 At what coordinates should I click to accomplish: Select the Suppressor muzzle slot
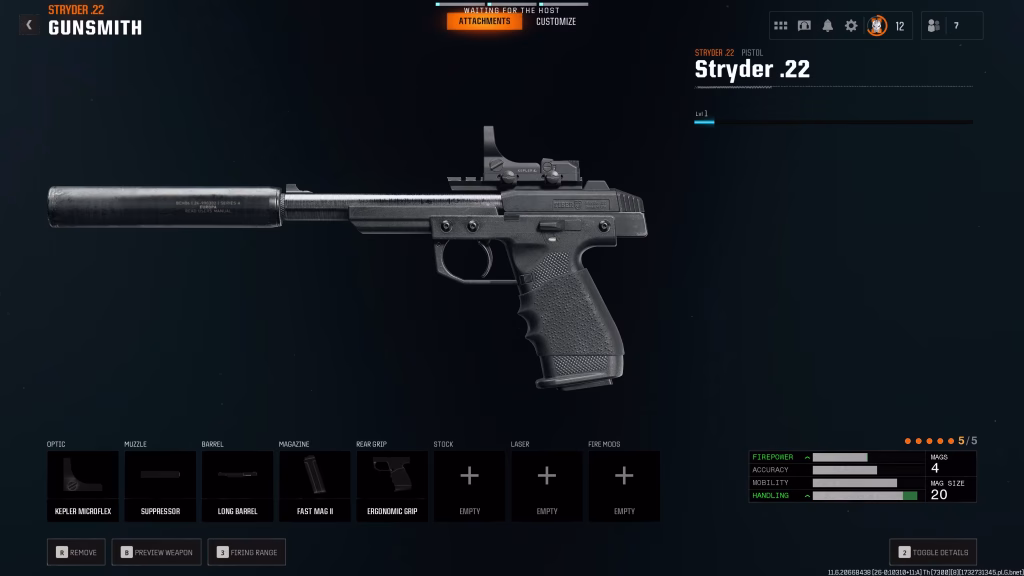tap(160, 486)
